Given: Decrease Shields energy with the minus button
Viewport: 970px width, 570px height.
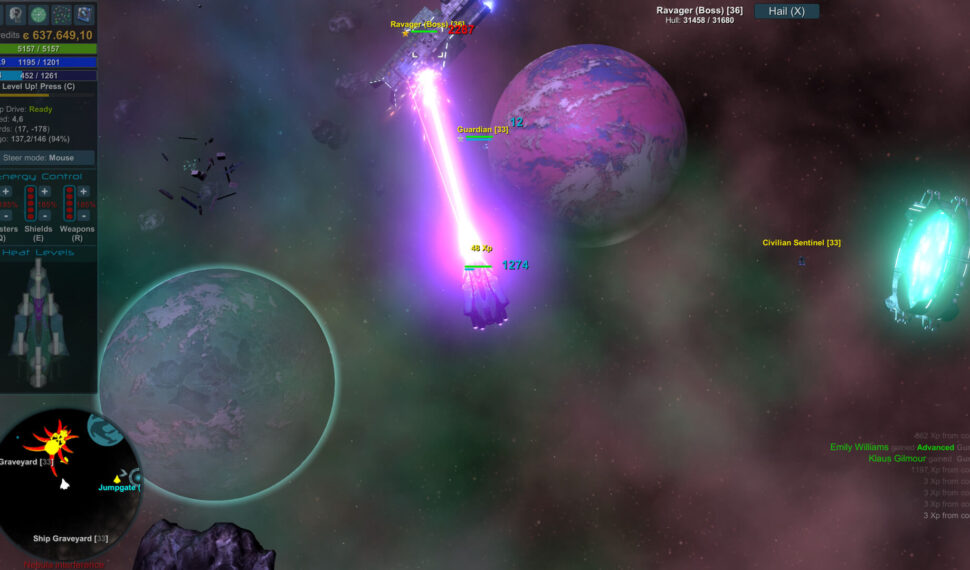Looking at the screenshot, I should 44,217.
